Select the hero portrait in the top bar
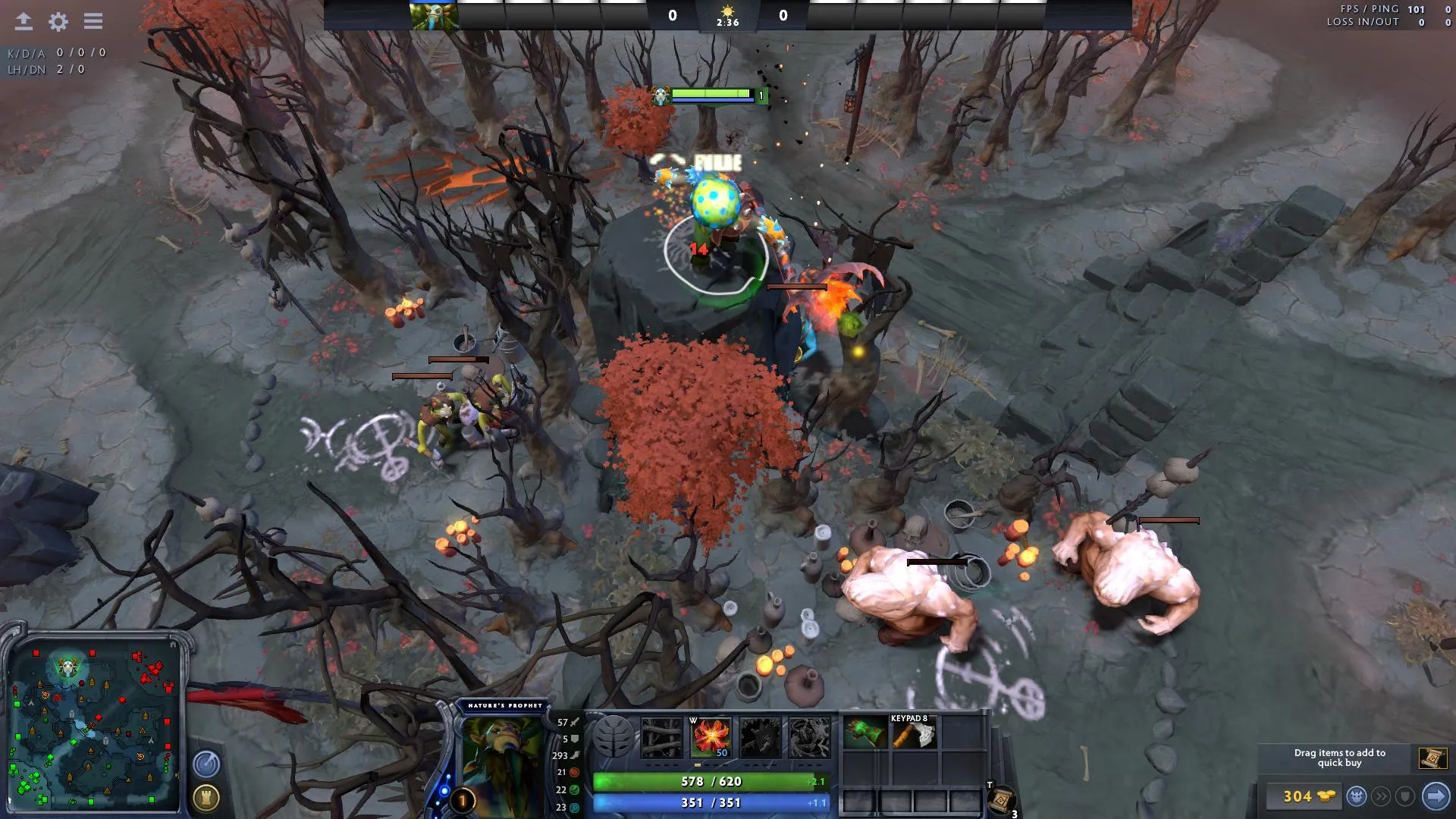The image size is (1456, 819). (x=434, y=15)
